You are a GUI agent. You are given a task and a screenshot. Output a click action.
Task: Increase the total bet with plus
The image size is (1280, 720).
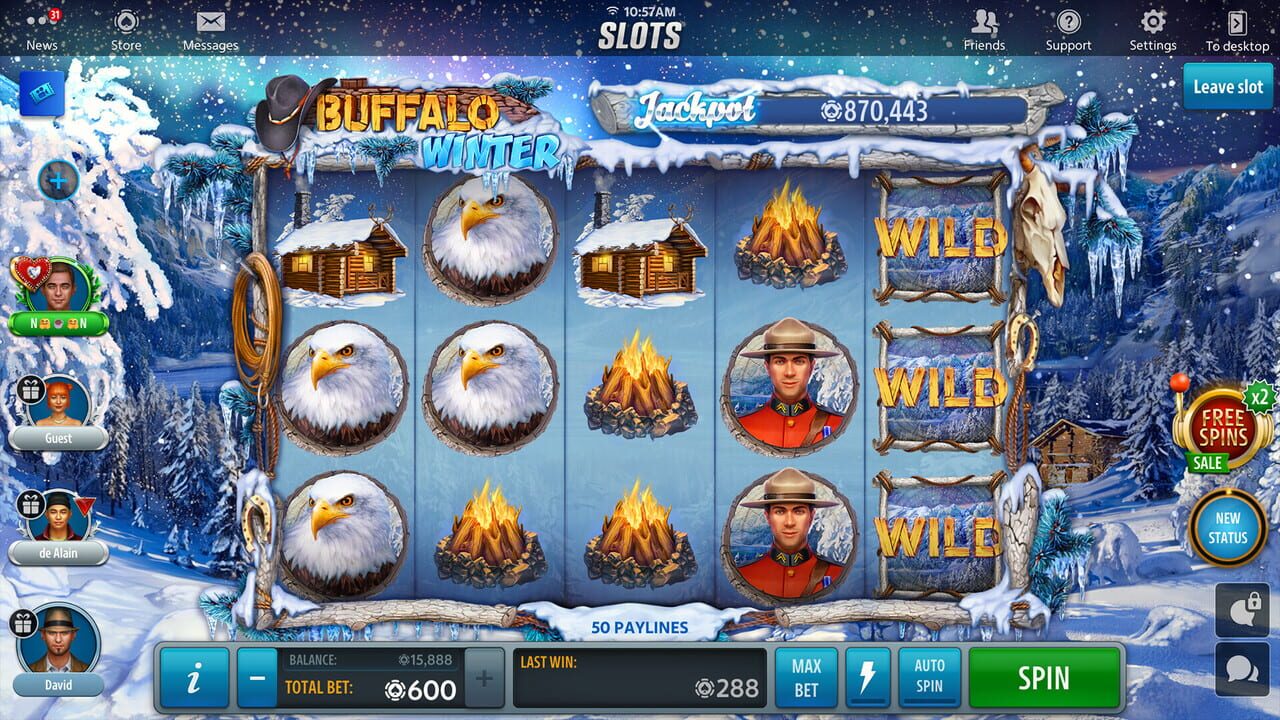click(483, 677)
